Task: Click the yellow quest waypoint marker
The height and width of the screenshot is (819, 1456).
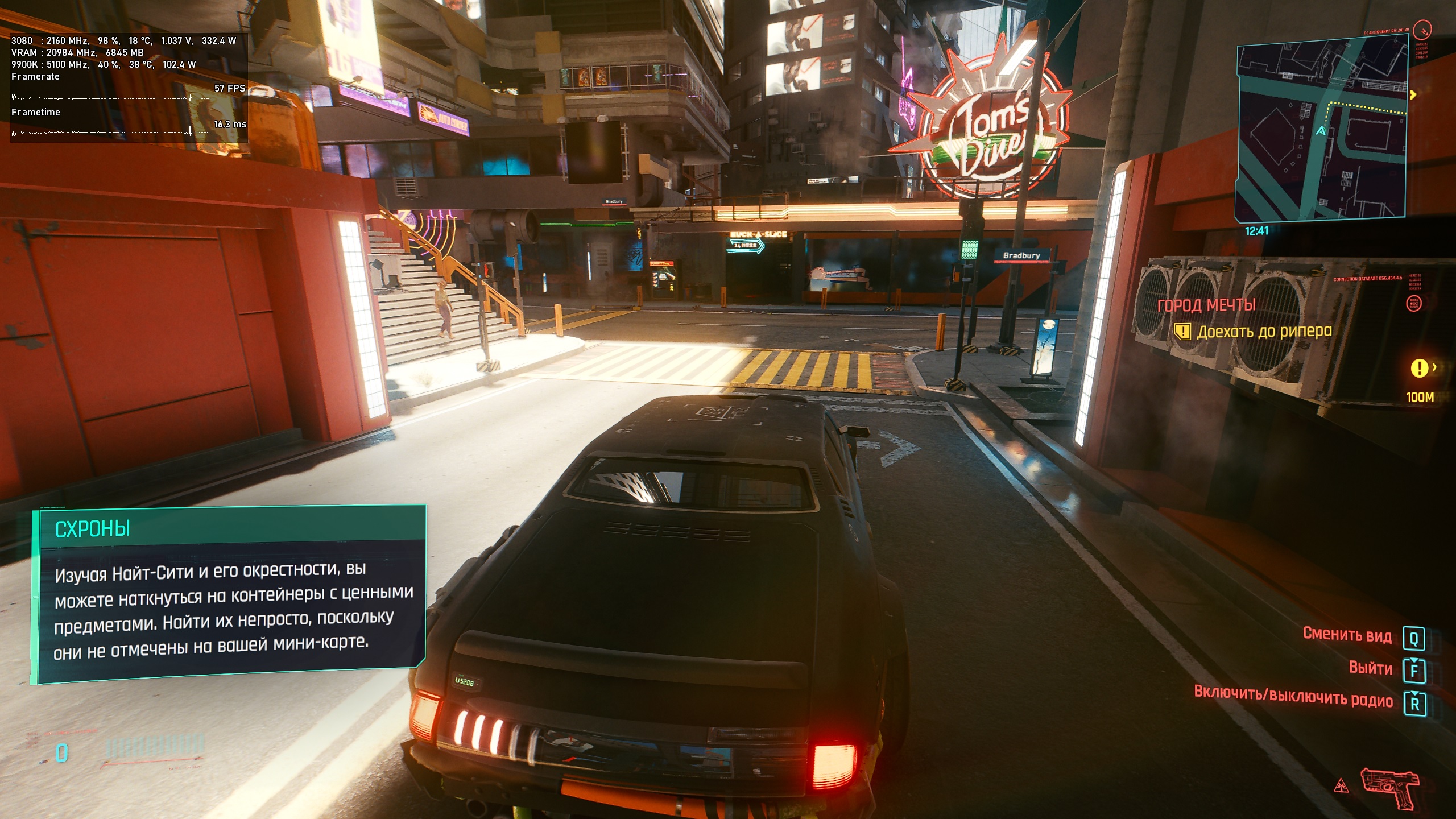Action: (x=1419, y=369)
